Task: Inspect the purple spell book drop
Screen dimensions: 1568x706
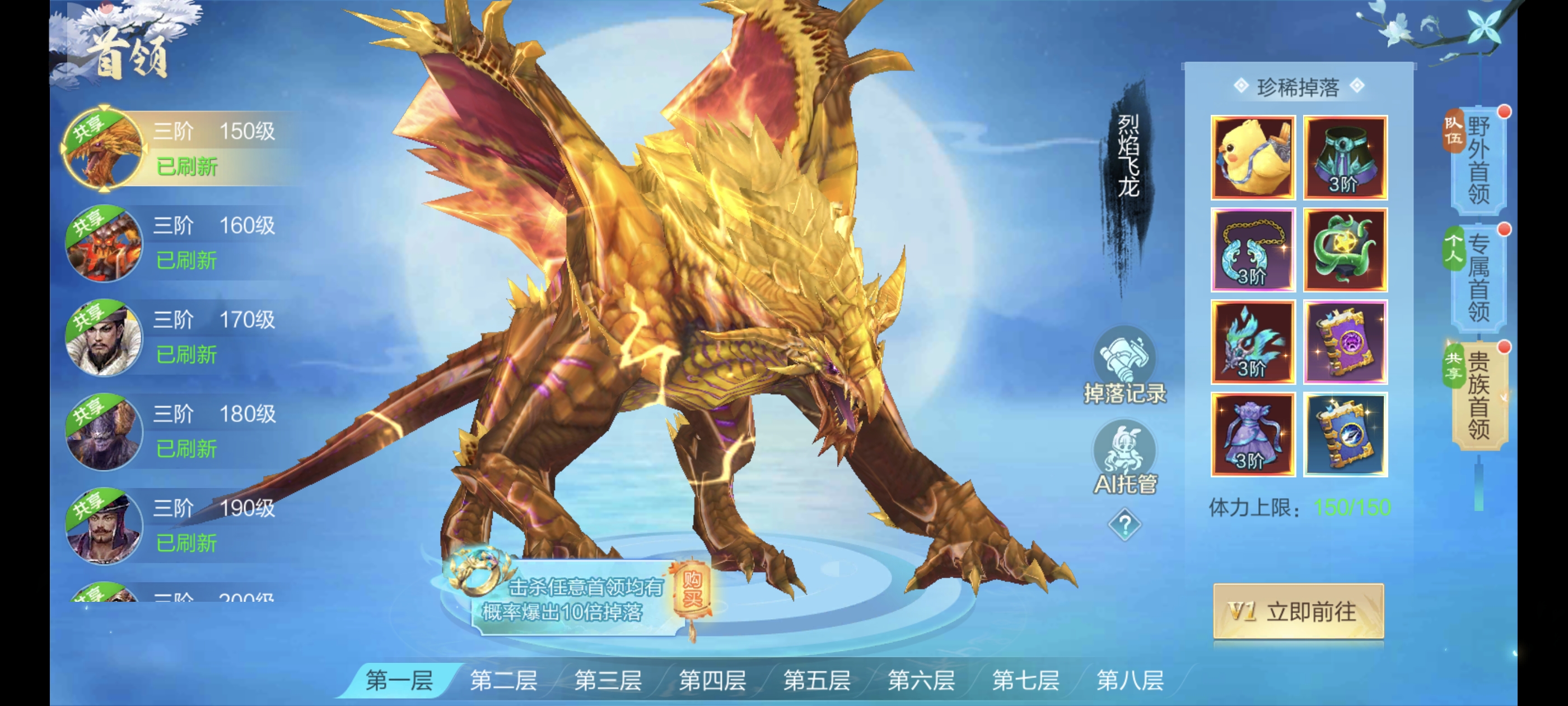Action: coord(1345,342)
